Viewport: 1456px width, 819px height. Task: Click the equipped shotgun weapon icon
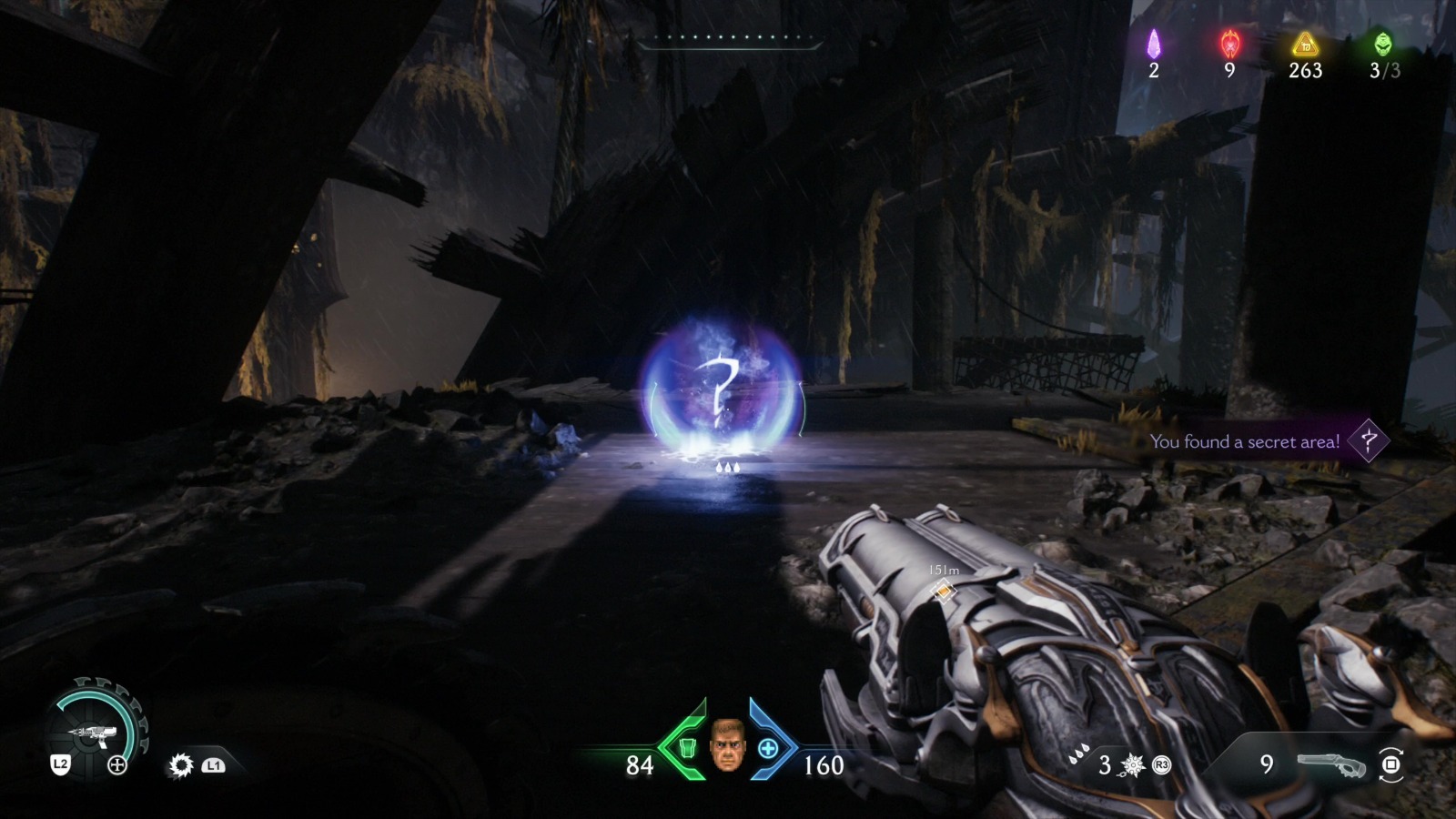[1331, 765]
